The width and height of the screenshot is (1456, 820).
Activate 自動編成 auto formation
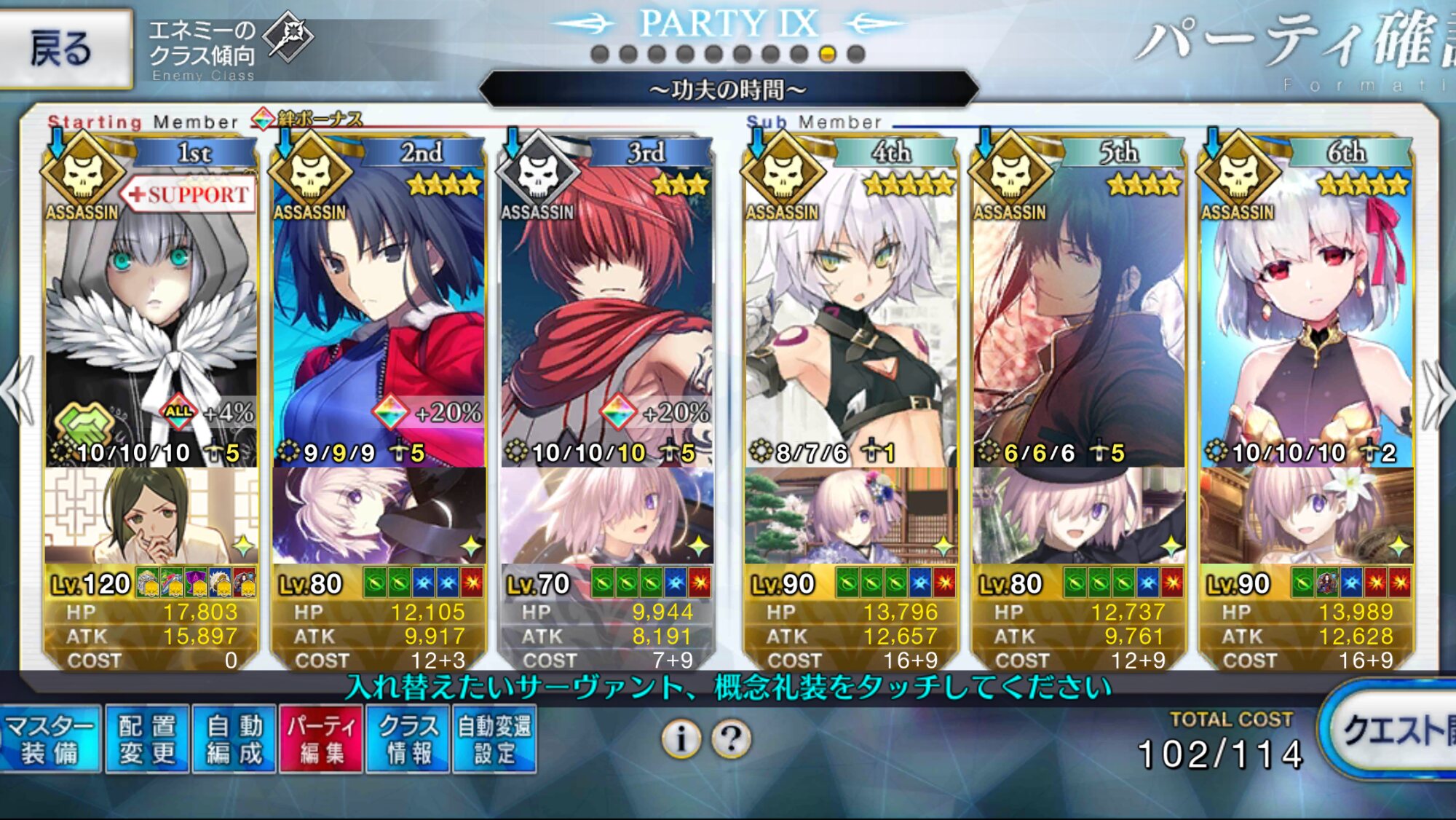[234, 739]
